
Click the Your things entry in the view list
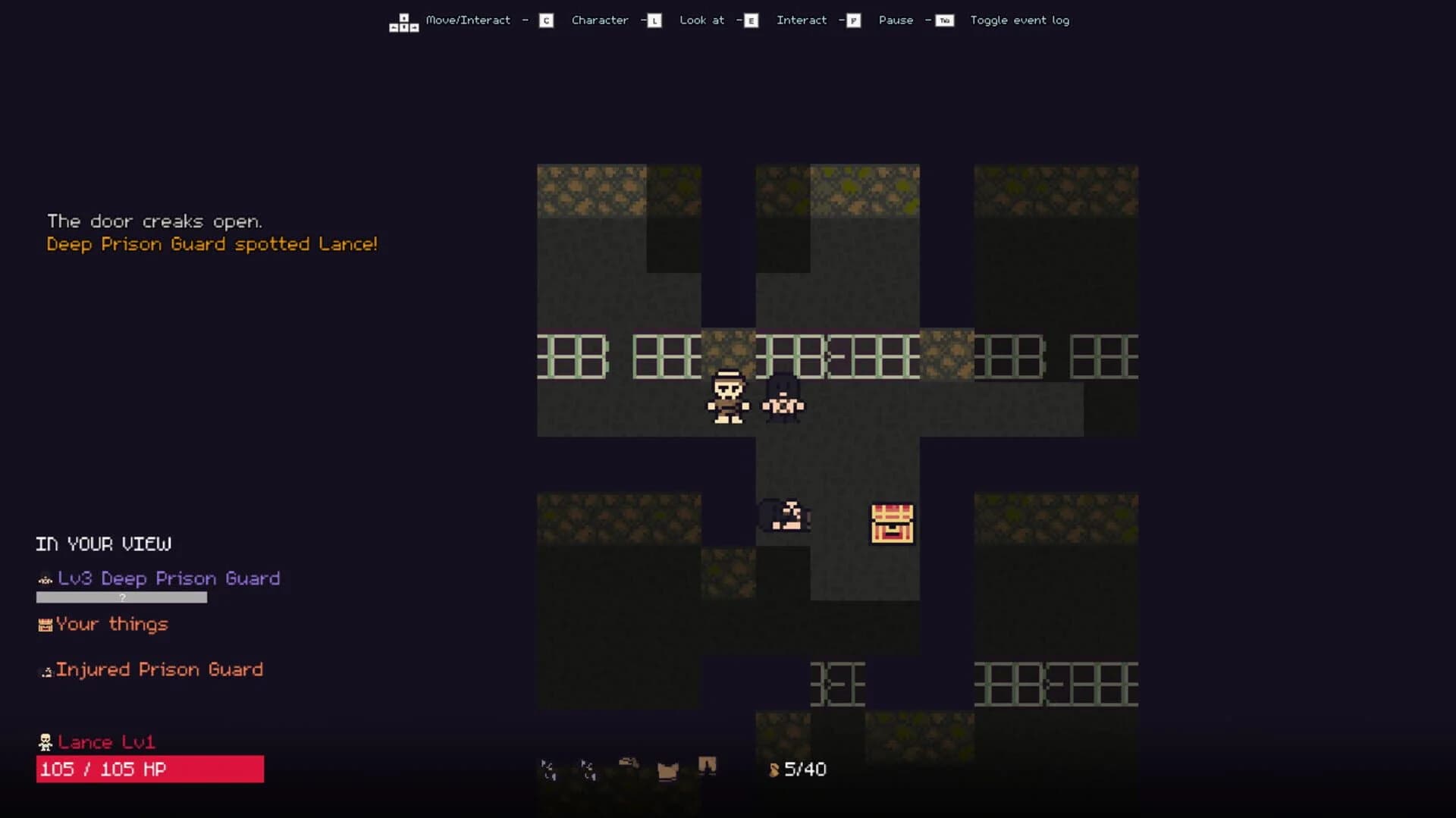point(112,625)
